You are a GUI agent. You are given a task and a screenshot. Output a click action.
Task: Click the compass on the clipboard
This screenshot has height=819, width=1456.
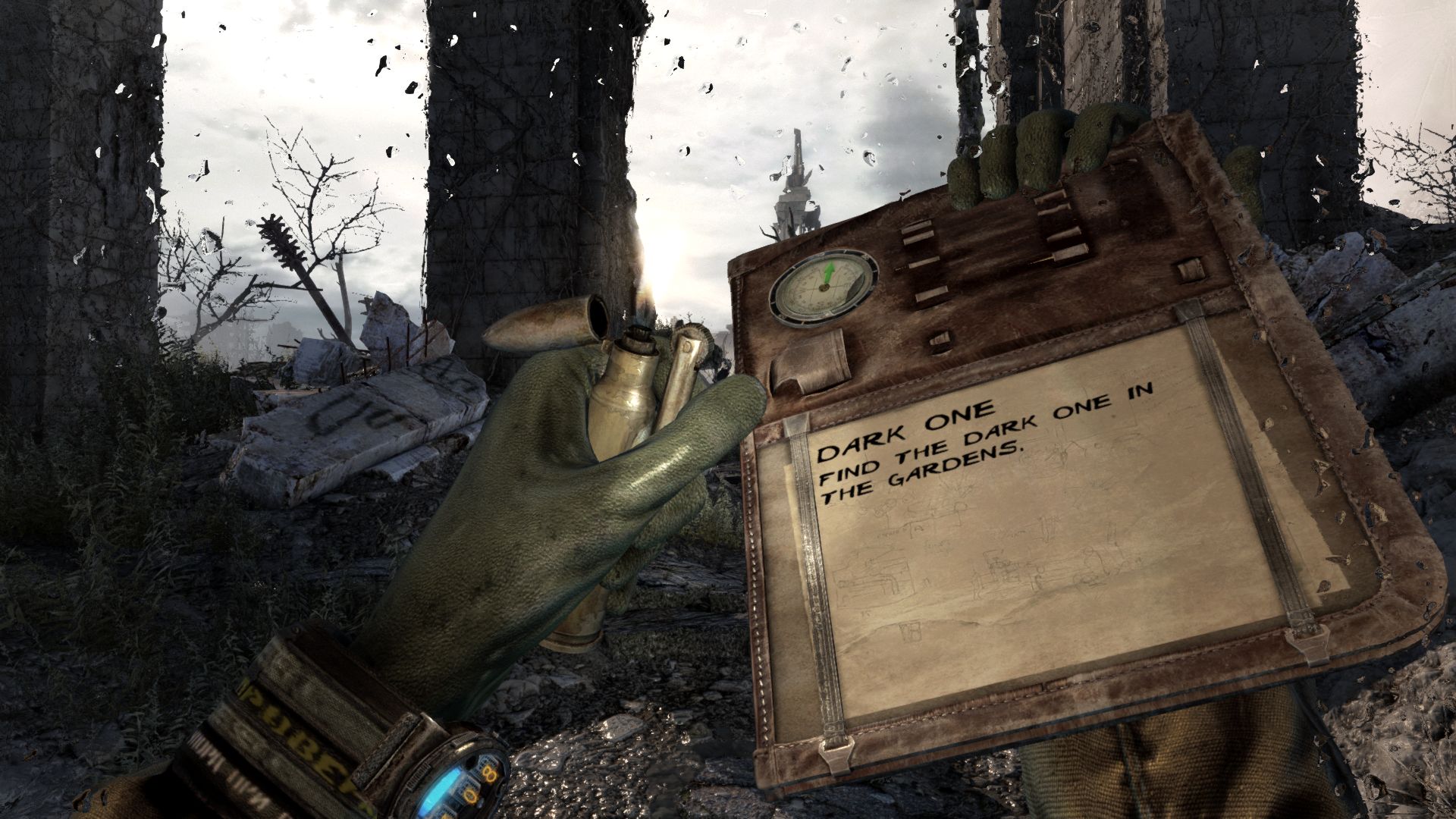coord(824,287)
